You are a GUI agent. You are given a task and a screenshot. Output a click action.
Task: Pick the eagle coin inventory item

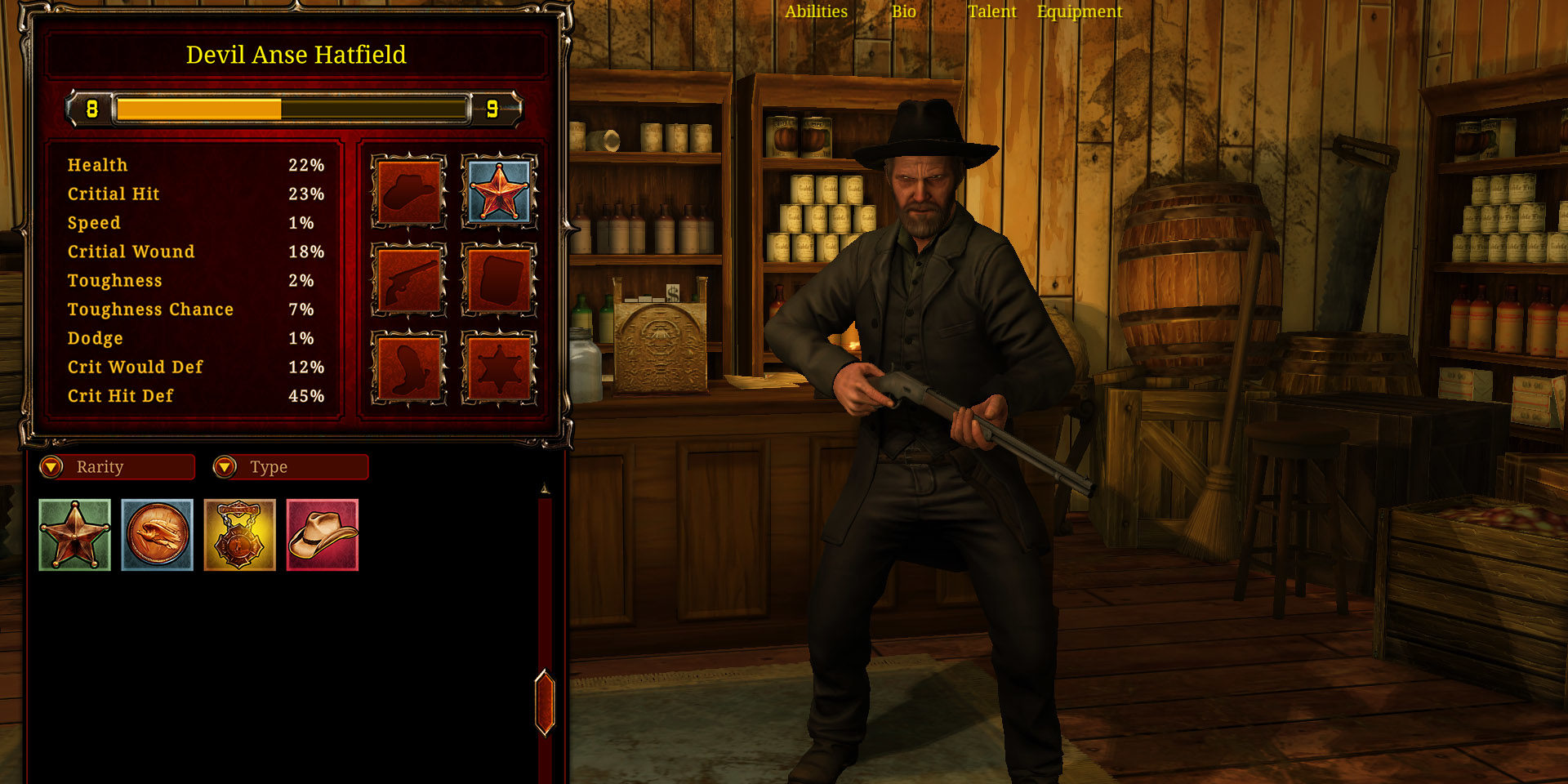157,535
